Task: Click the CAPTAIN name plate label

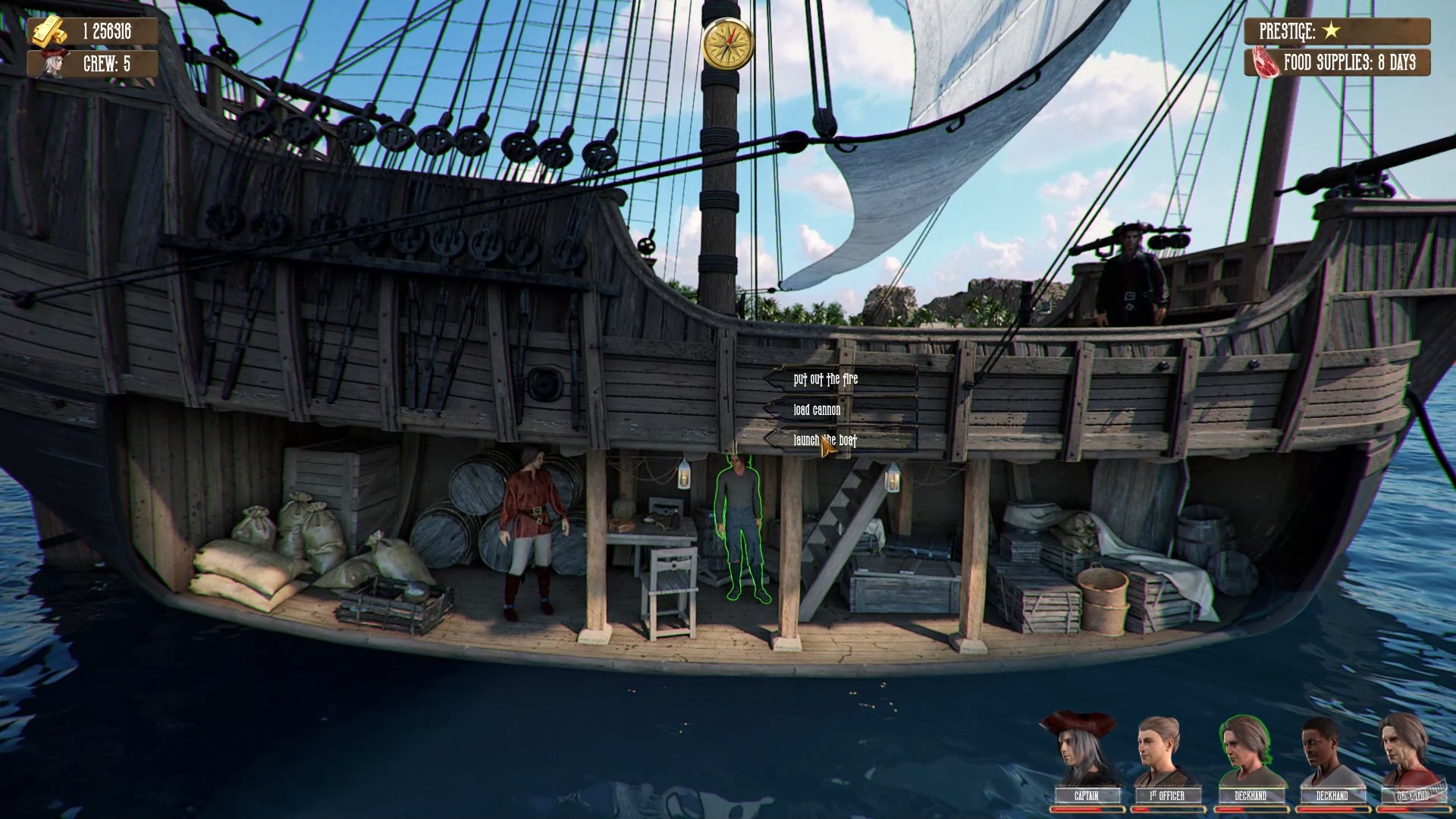Action: point(1087,796)
